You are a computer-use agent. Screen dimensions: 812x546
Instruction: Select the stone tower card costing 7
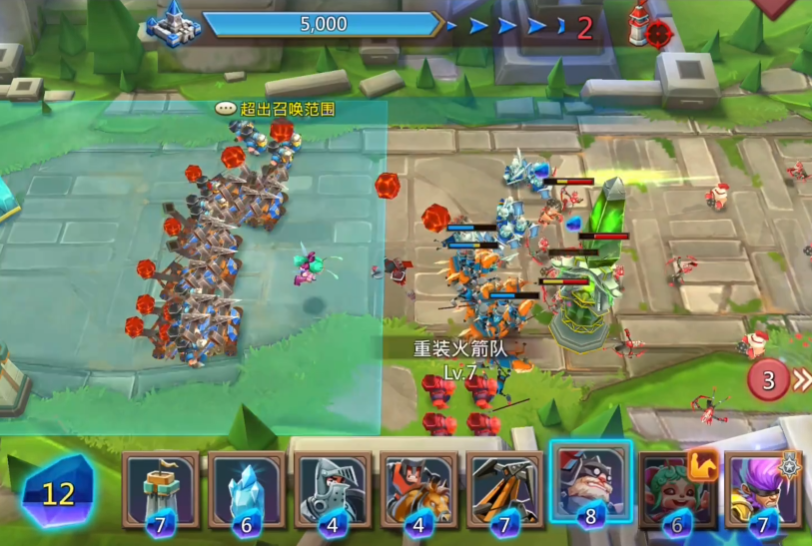(x=161, y=489)
